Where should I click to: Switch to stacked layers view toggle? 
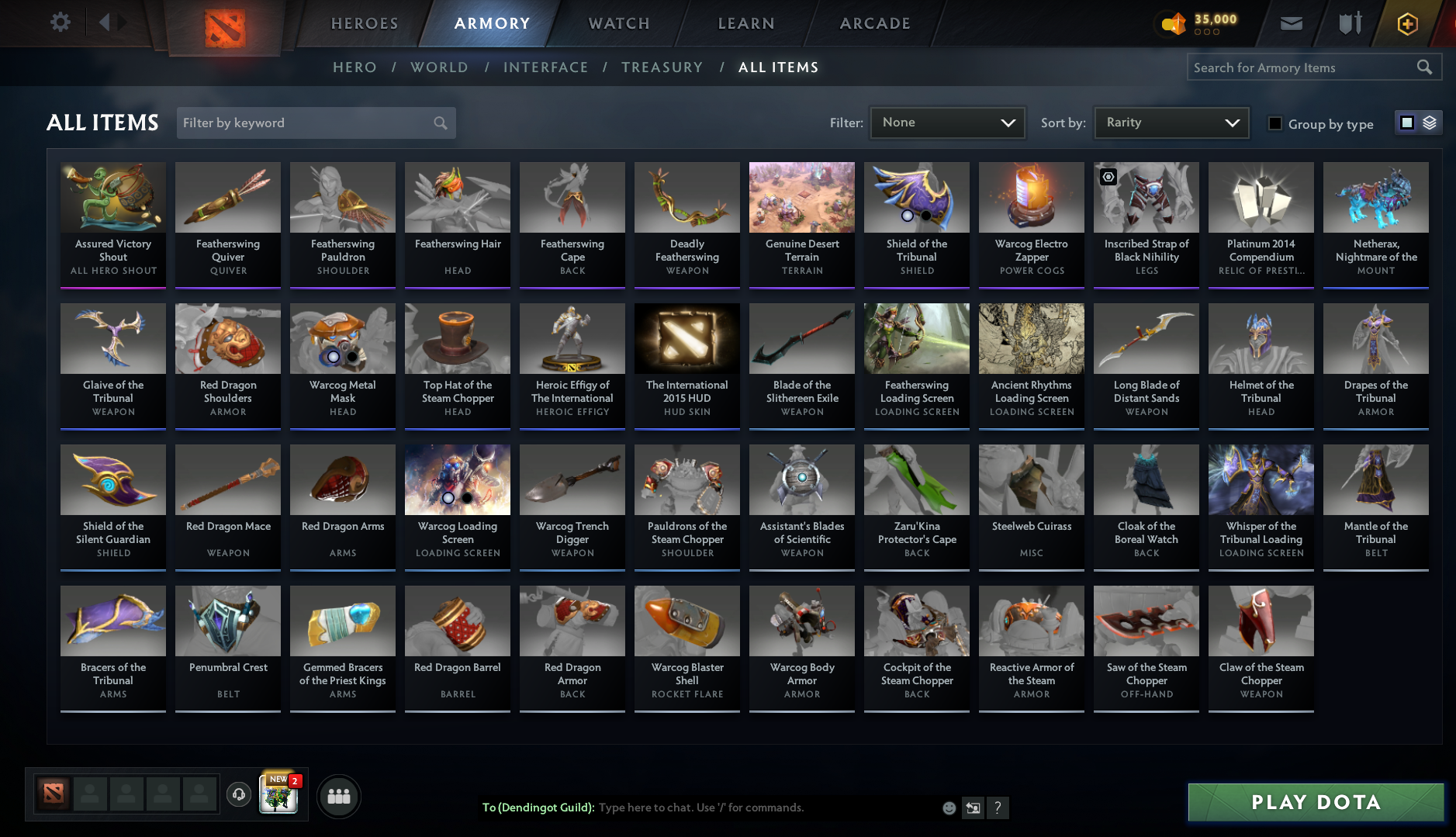coord(1430,123)
